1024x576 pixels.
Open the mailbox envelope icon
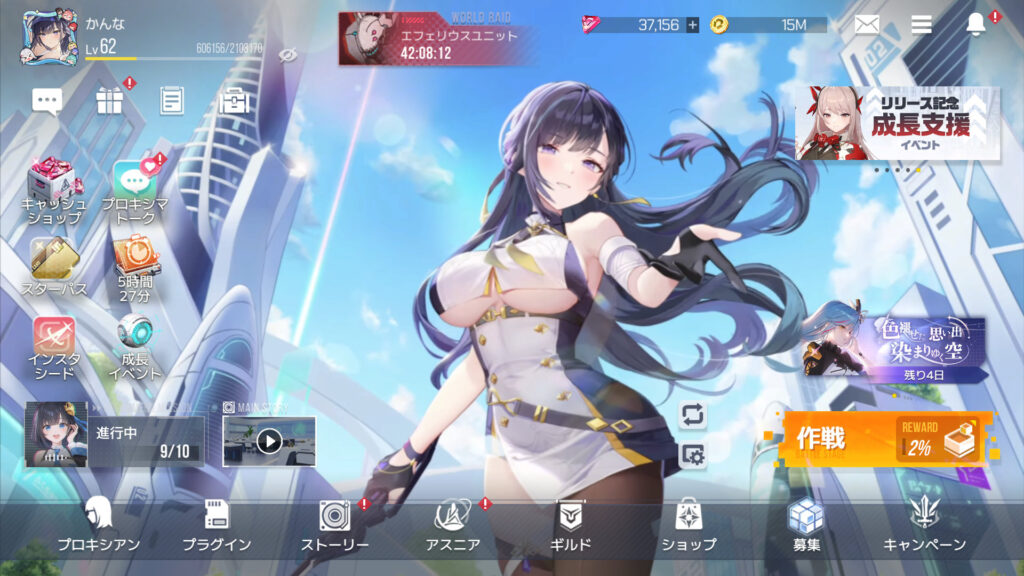coord(866,24)
